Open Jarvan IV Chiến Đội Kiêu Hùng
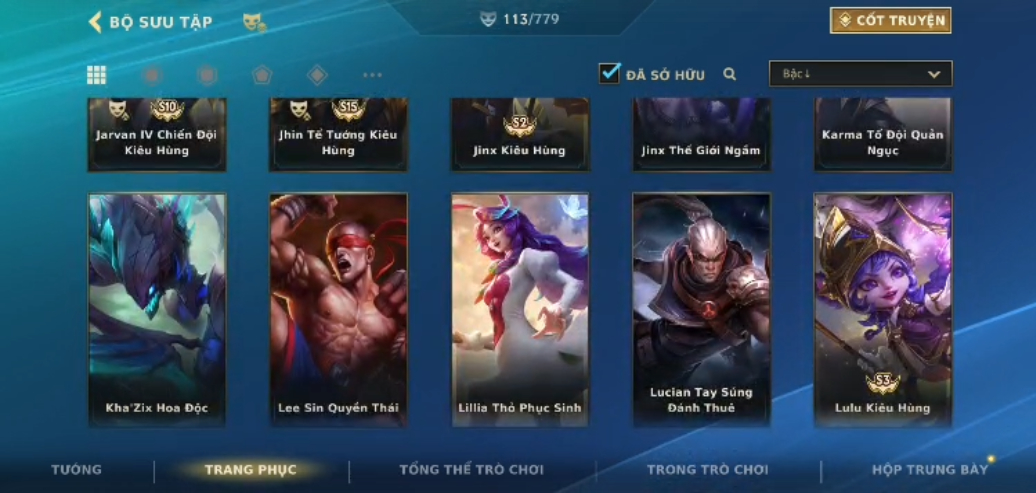The image size is (1036, 493). pyautogui.click(x=157, y=135)
